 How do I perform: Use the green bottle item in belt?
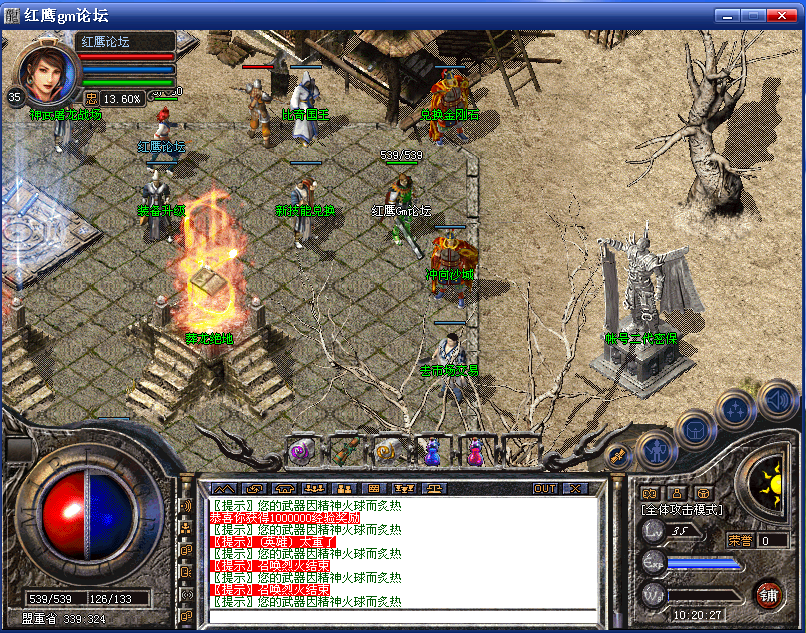click(x=344, y=451)
